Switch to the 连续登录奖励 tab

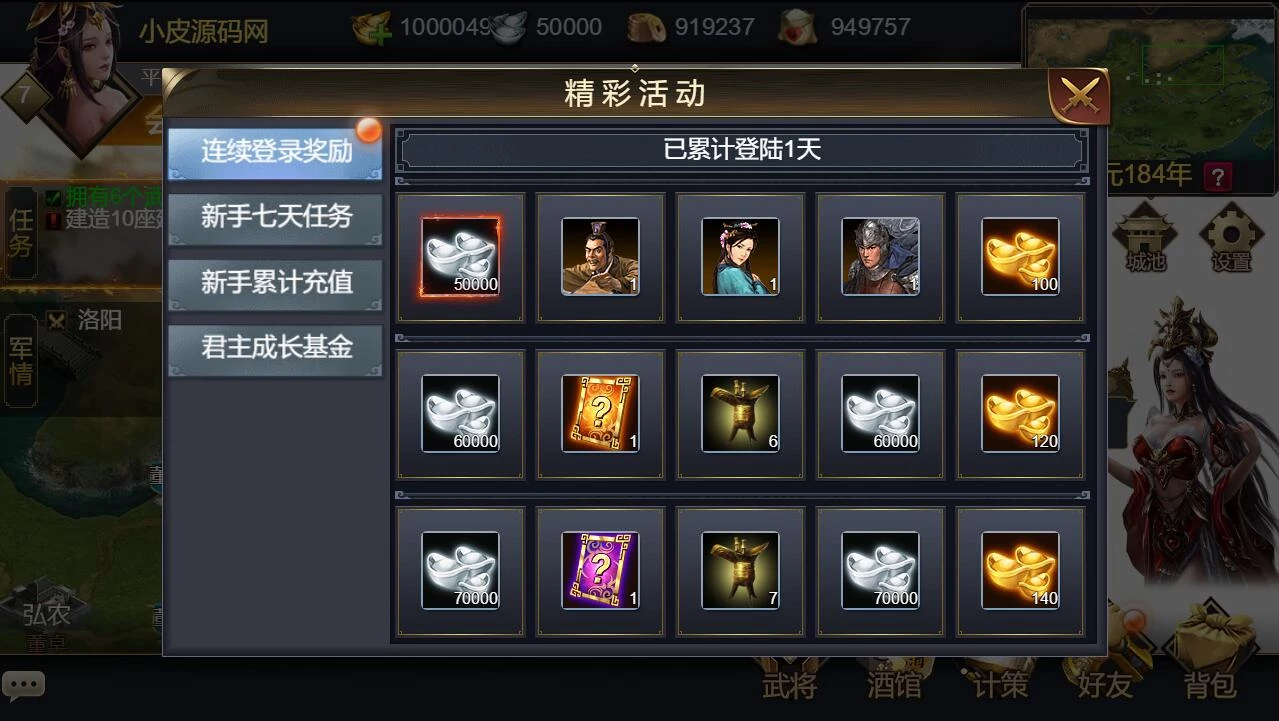click(x=275, y=152)
